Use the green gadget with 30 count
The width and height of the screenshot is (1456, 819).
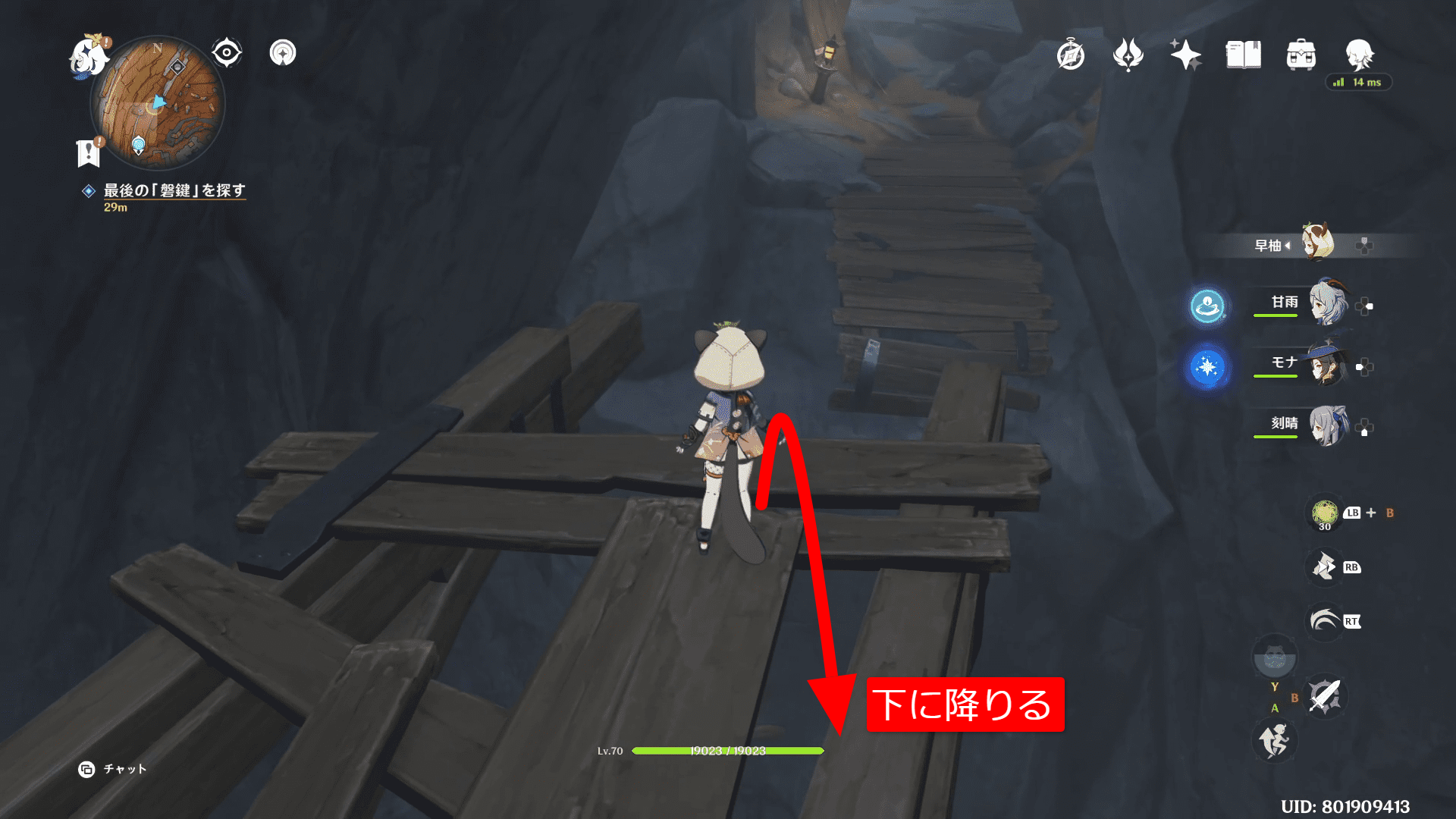1325,513
